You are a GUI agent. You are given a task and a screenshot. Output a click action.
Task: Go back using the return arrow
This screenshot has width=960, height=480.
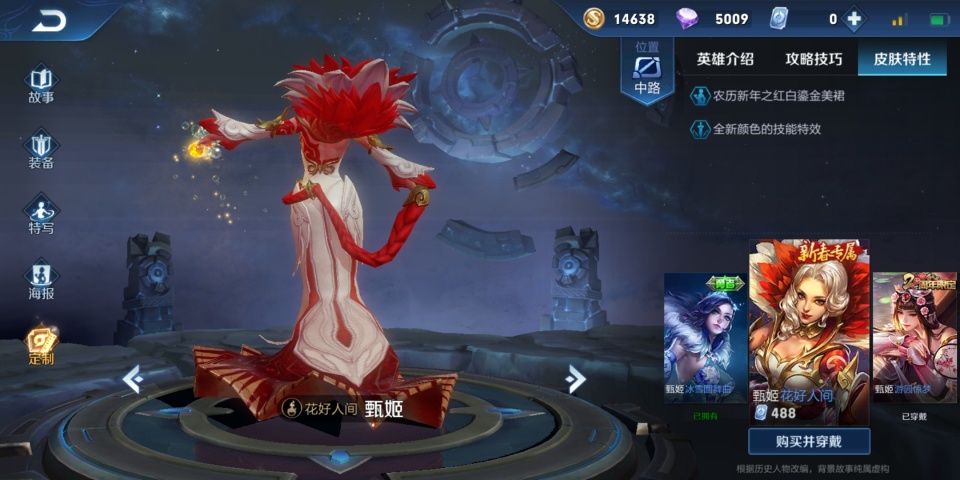point(48,20)
